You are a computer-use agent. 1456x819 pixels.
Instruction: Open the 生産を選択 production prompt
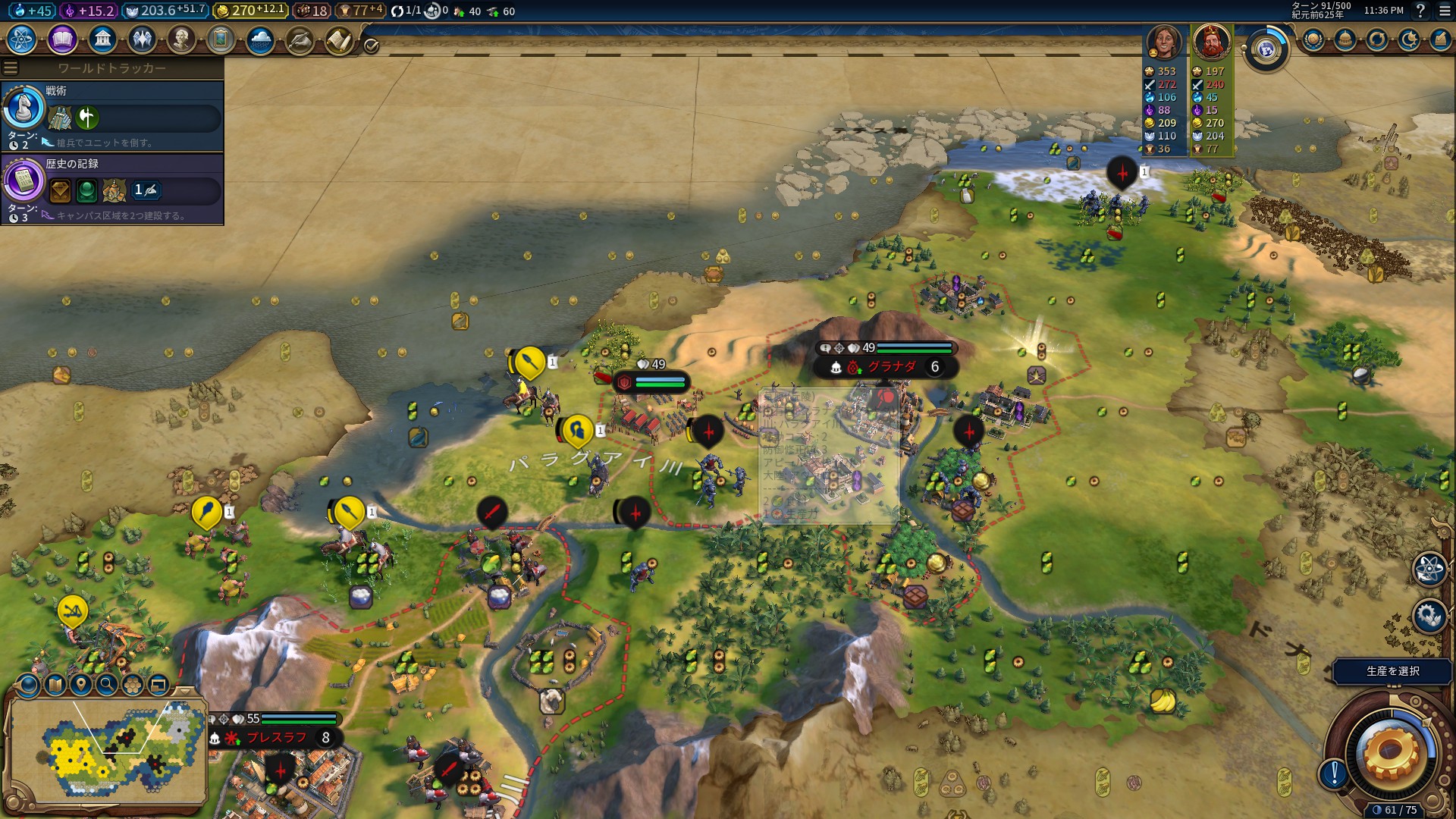click(1392, 671)
